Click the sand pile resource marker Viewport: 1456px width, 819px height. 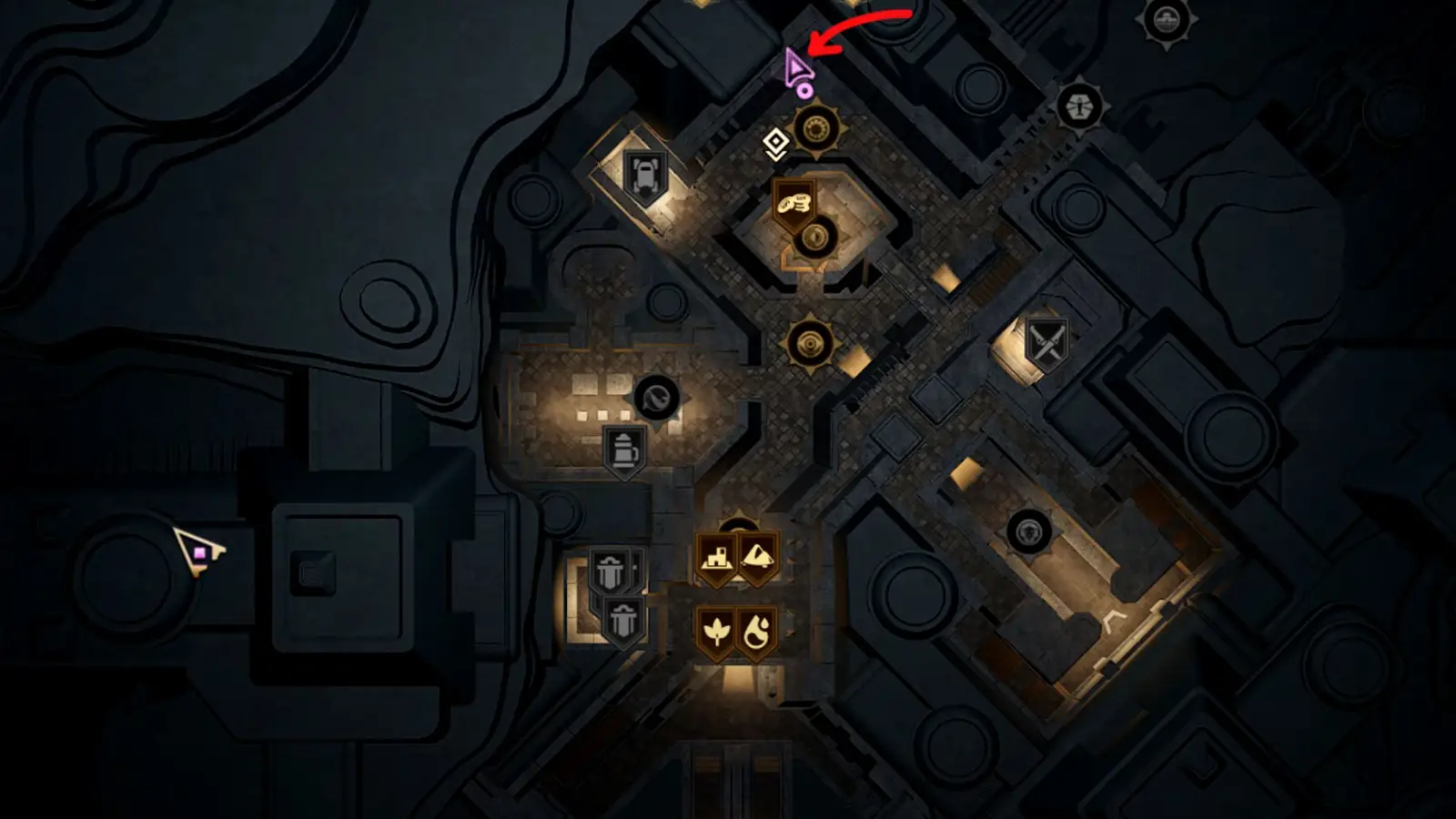point(759,558)
